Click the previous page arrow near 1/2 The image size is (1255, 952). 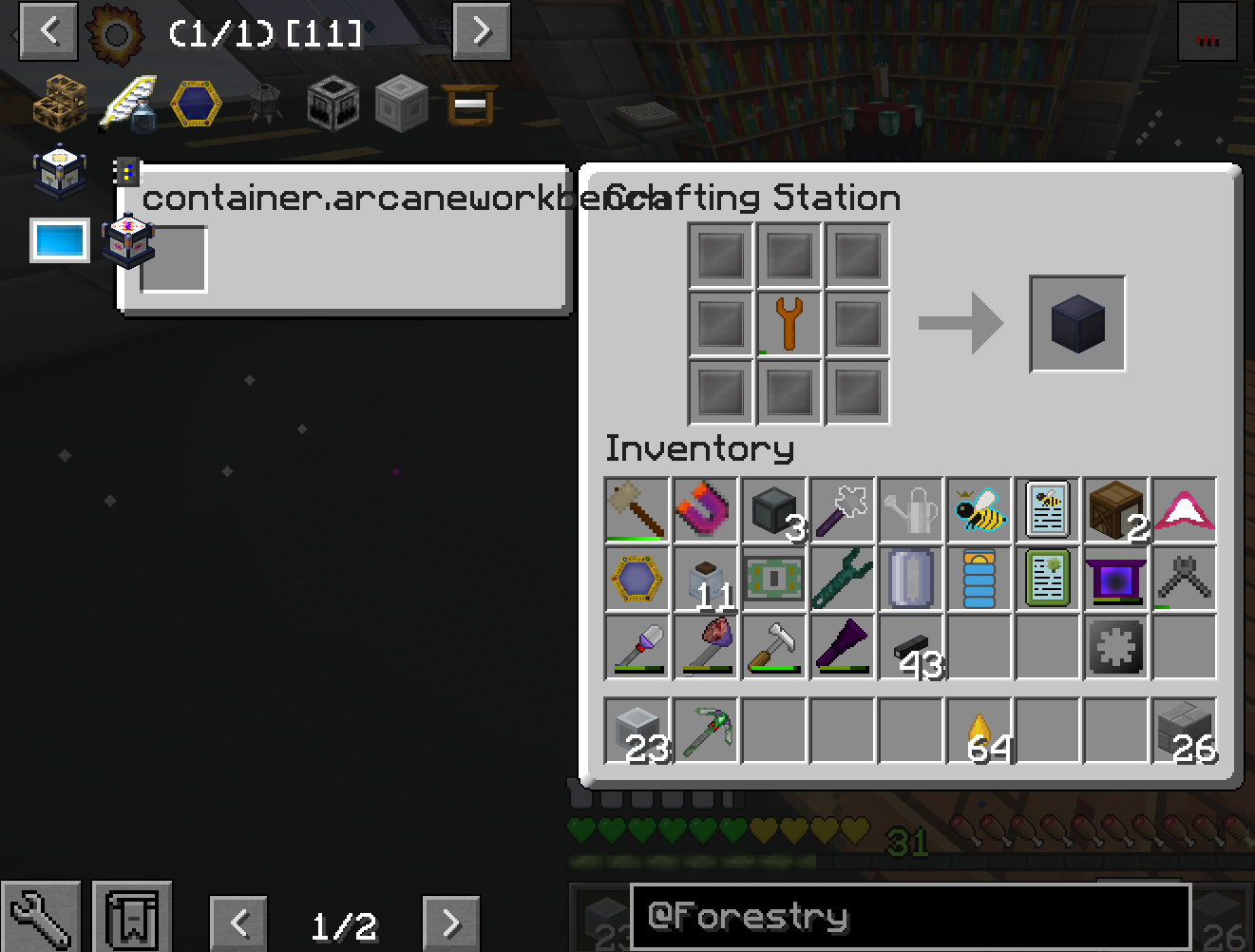(238, 922)
